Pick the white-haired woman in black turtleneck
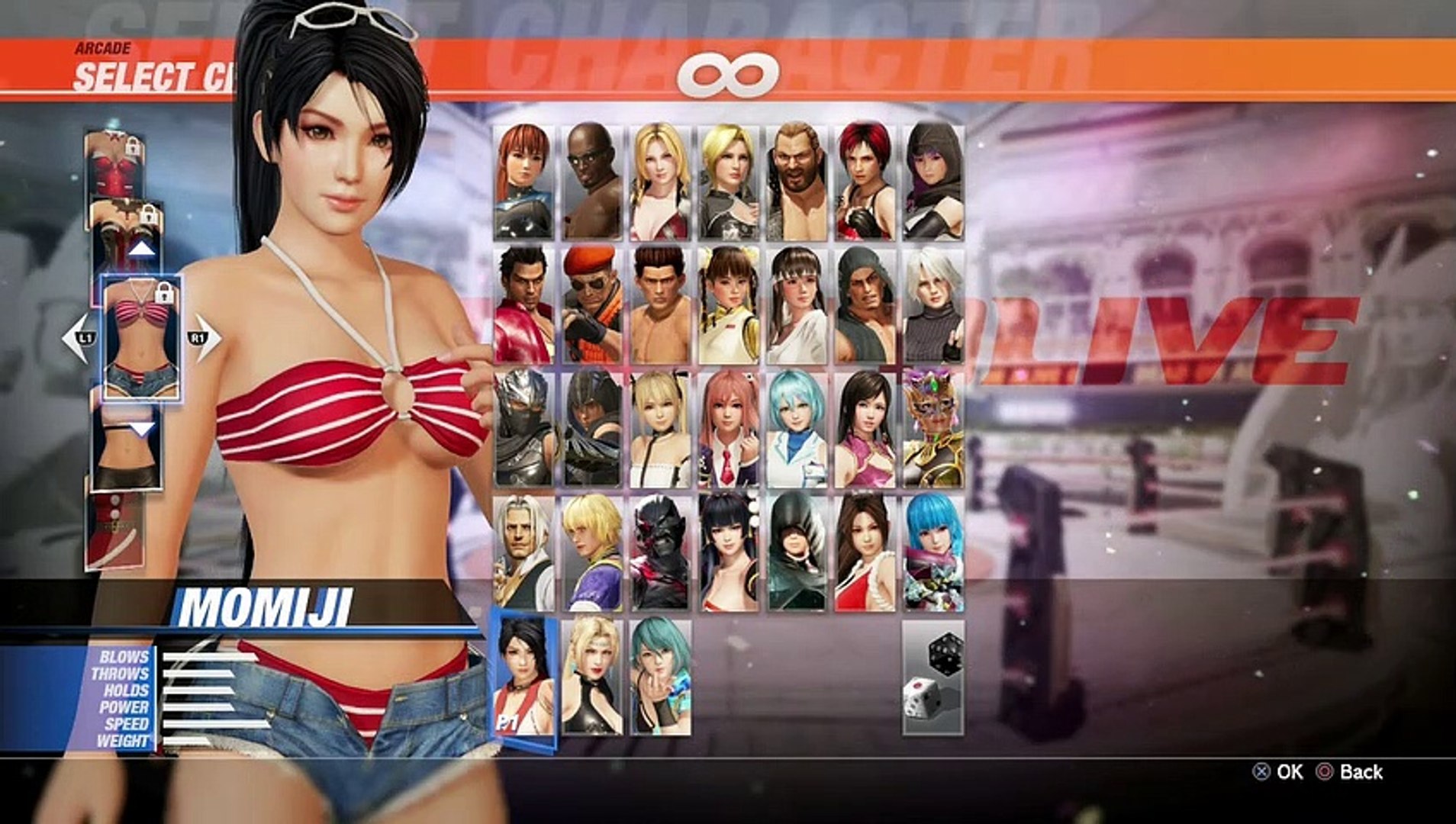This screenshot has height=824, width=1456. coord(933,305)
